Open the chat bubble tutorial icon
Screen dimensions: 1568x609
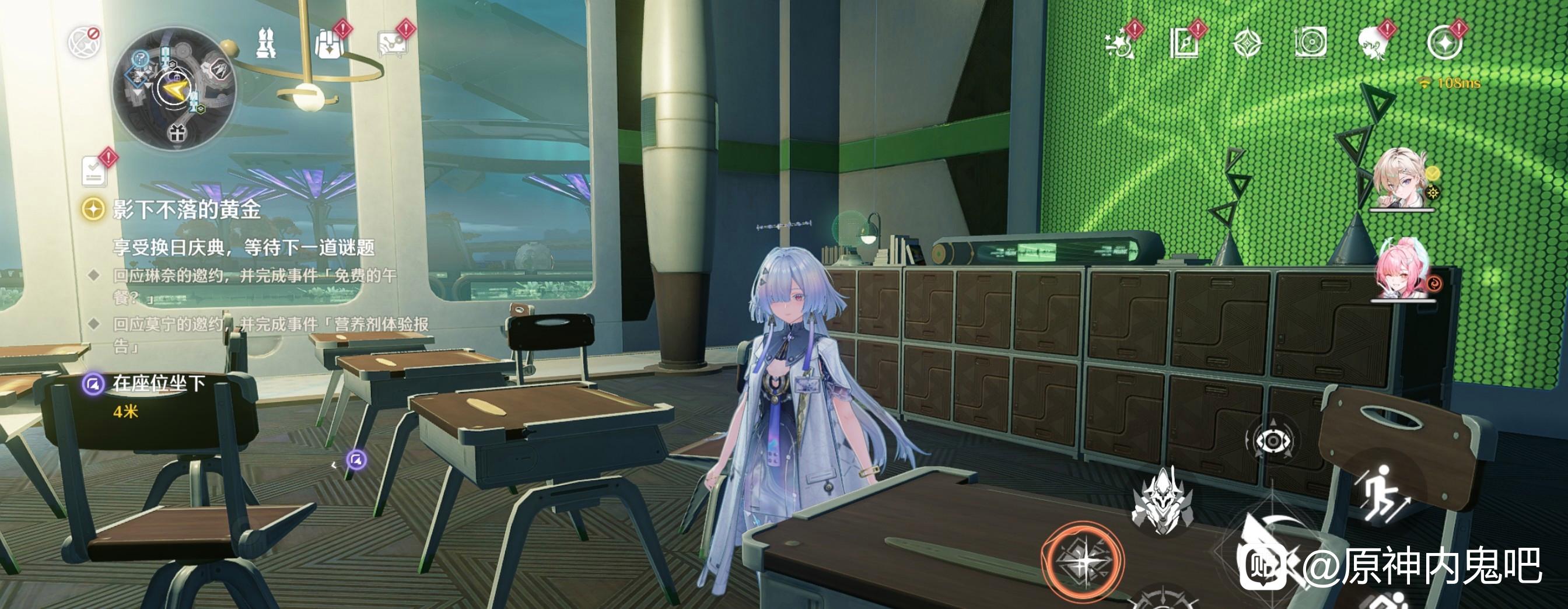coord(393,43)
